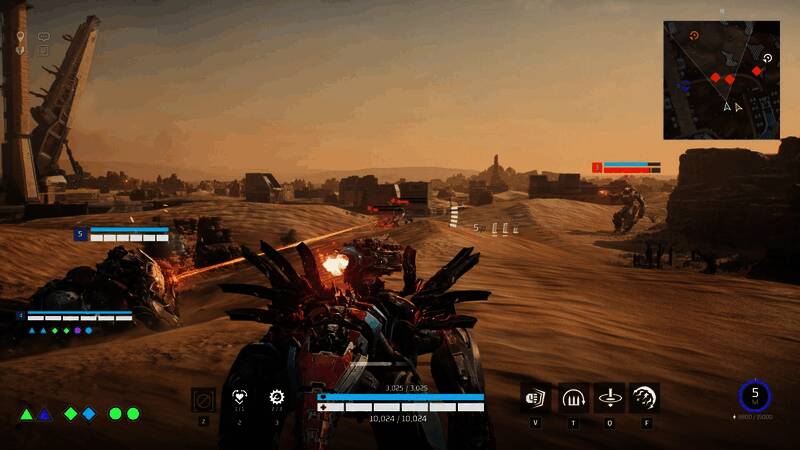
Task: Click the circular level 5 indicator
Action: pyautogui.click(x=755, y=396)
